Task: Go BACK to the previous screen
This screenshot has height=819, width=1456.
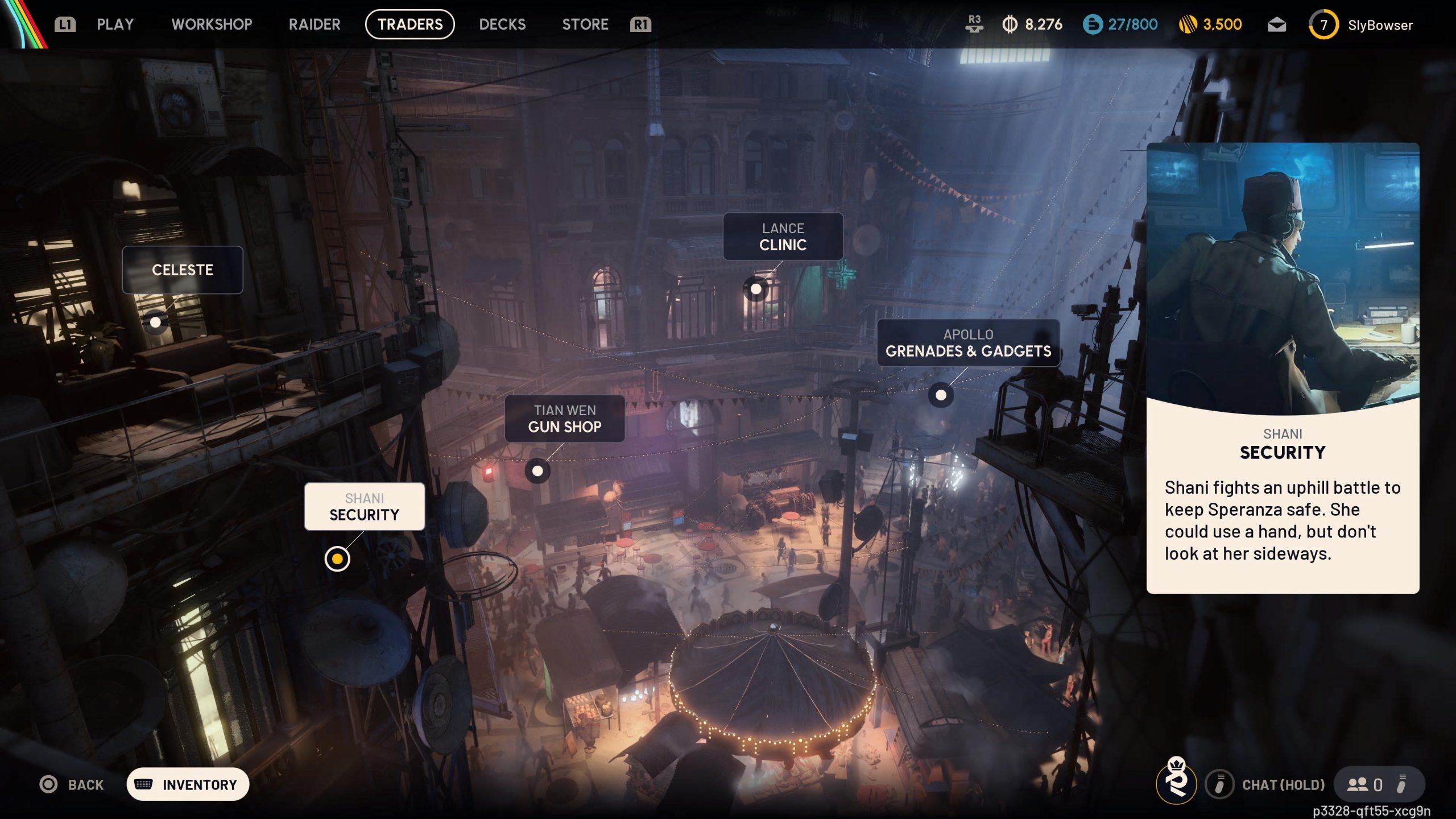Action: [72, 785]
